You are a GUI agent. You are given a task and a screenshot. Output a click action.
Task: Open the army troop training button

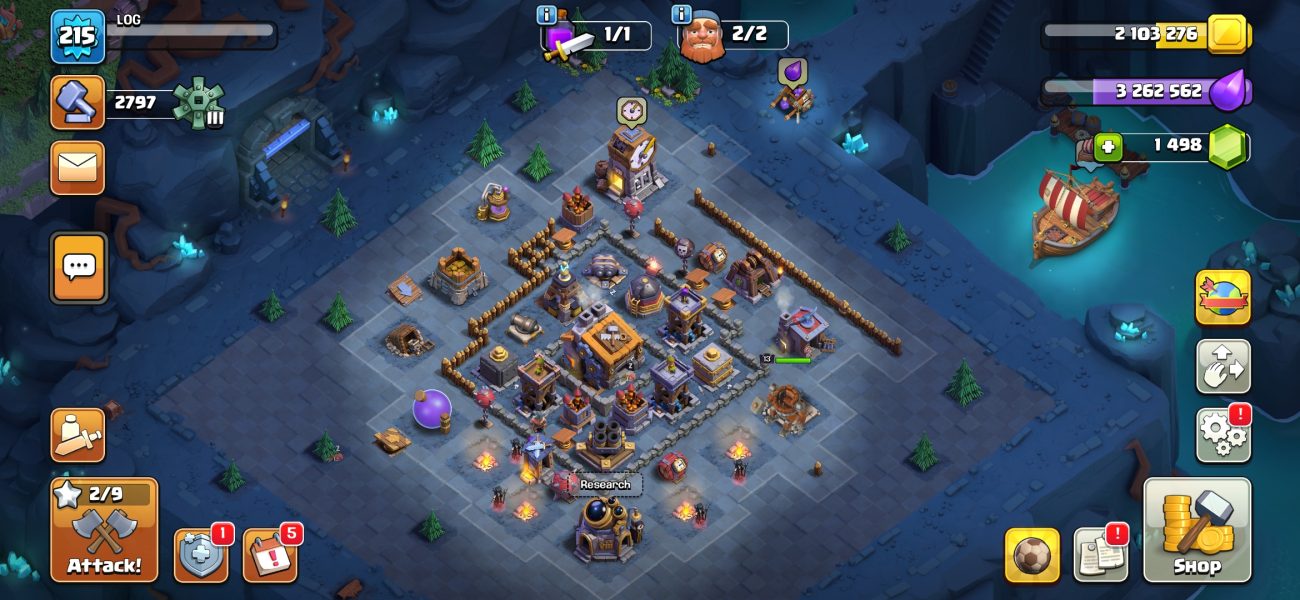78,435
